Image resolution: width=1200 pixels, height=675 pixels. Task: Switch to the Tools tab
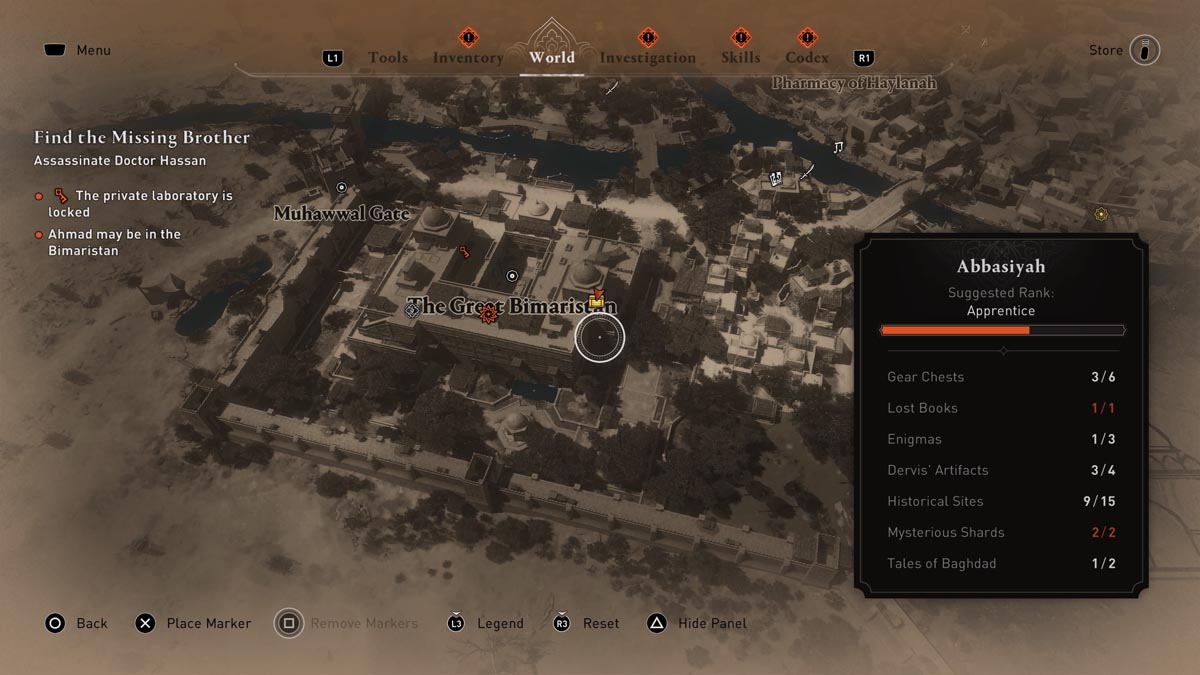pyautogui.click(x=387, y=58)
